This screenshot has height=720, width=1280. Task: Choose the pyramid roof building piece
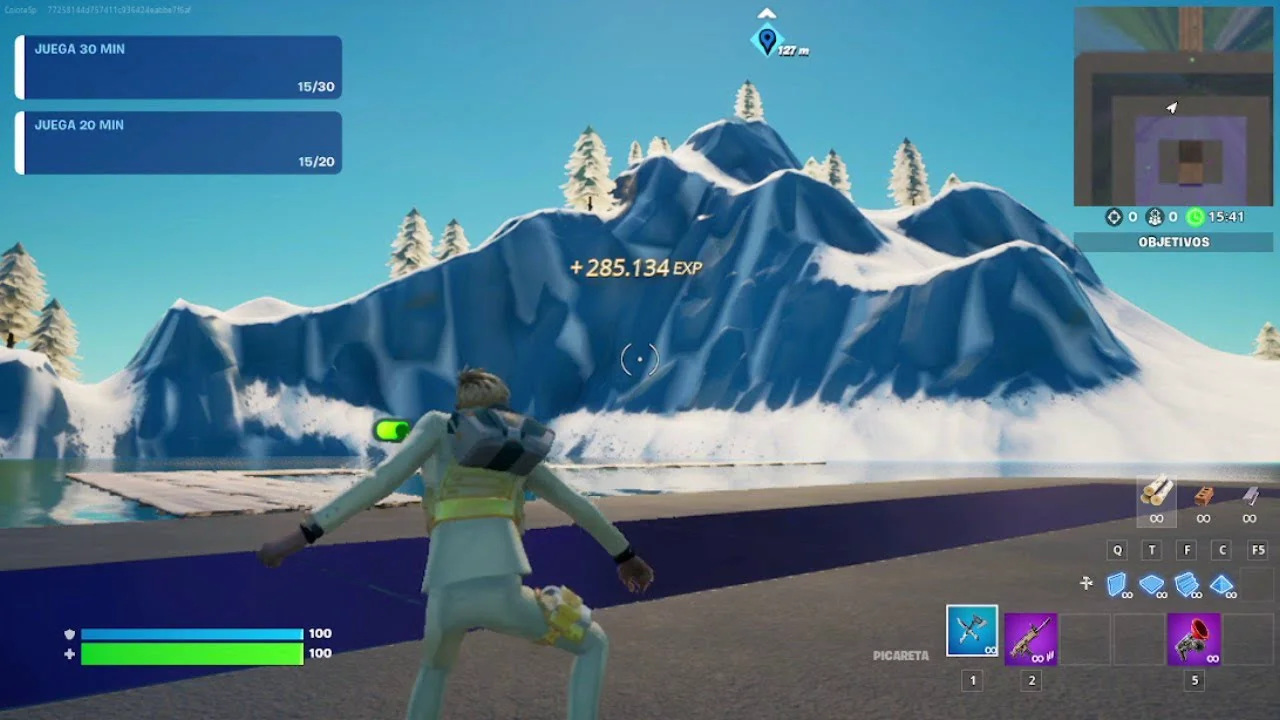click(x=1221, y=584)
